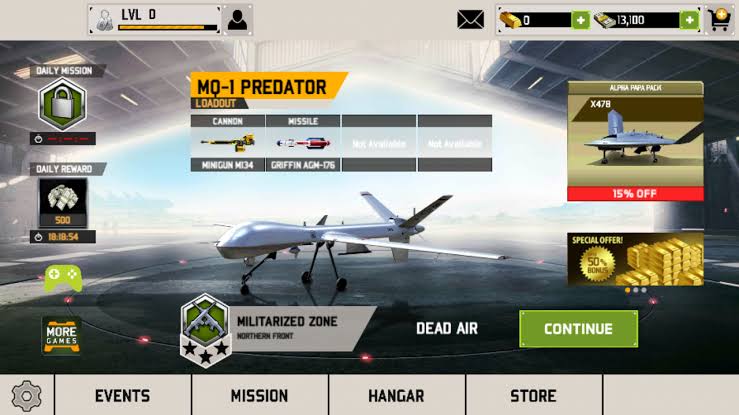739x415 pixels.
Task: Claim the Daily Reward cash
Action: pos(62,203)
